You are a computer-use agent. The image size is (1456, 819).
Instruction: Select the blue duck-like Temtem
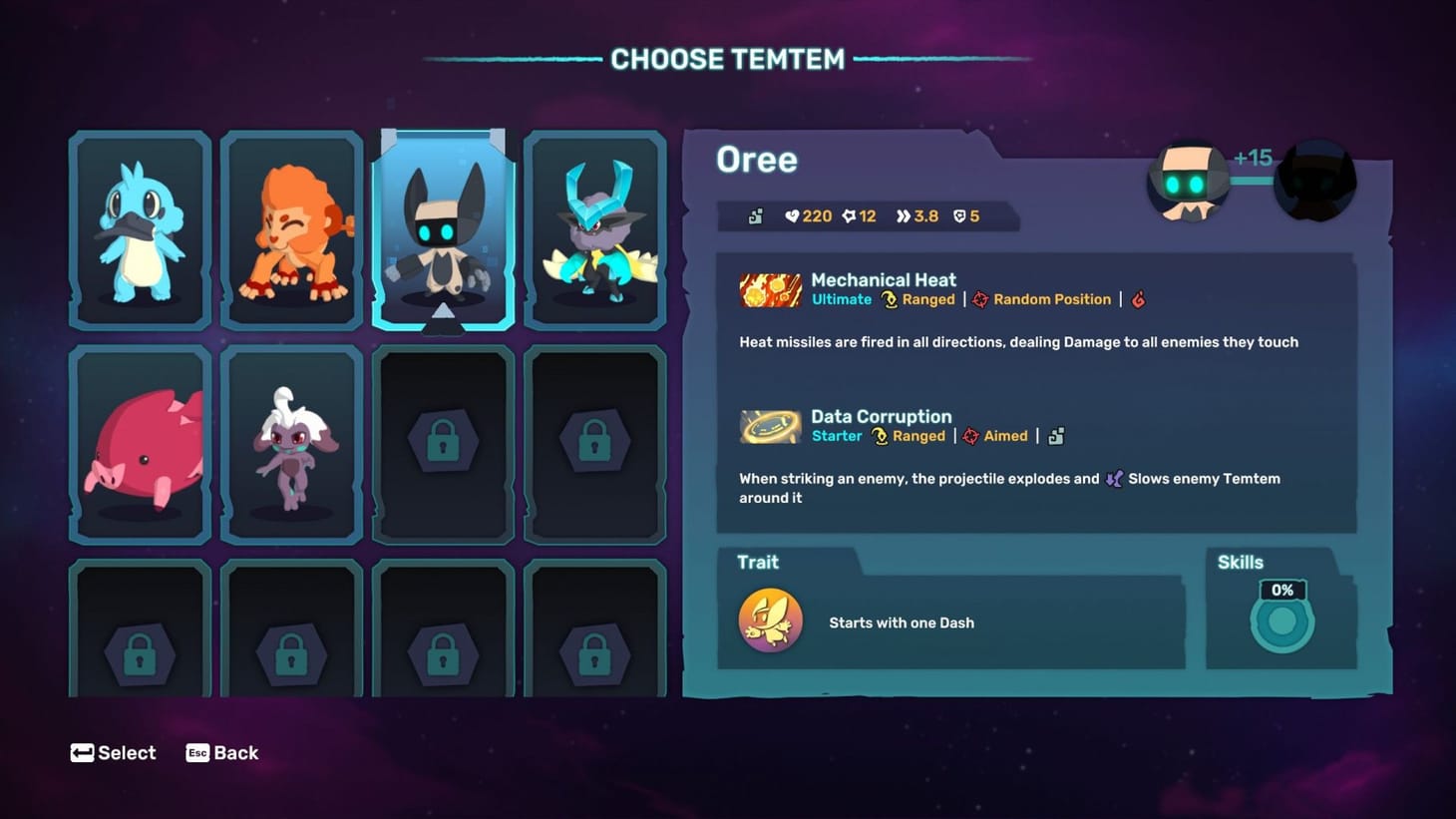(x=140, y=227)
